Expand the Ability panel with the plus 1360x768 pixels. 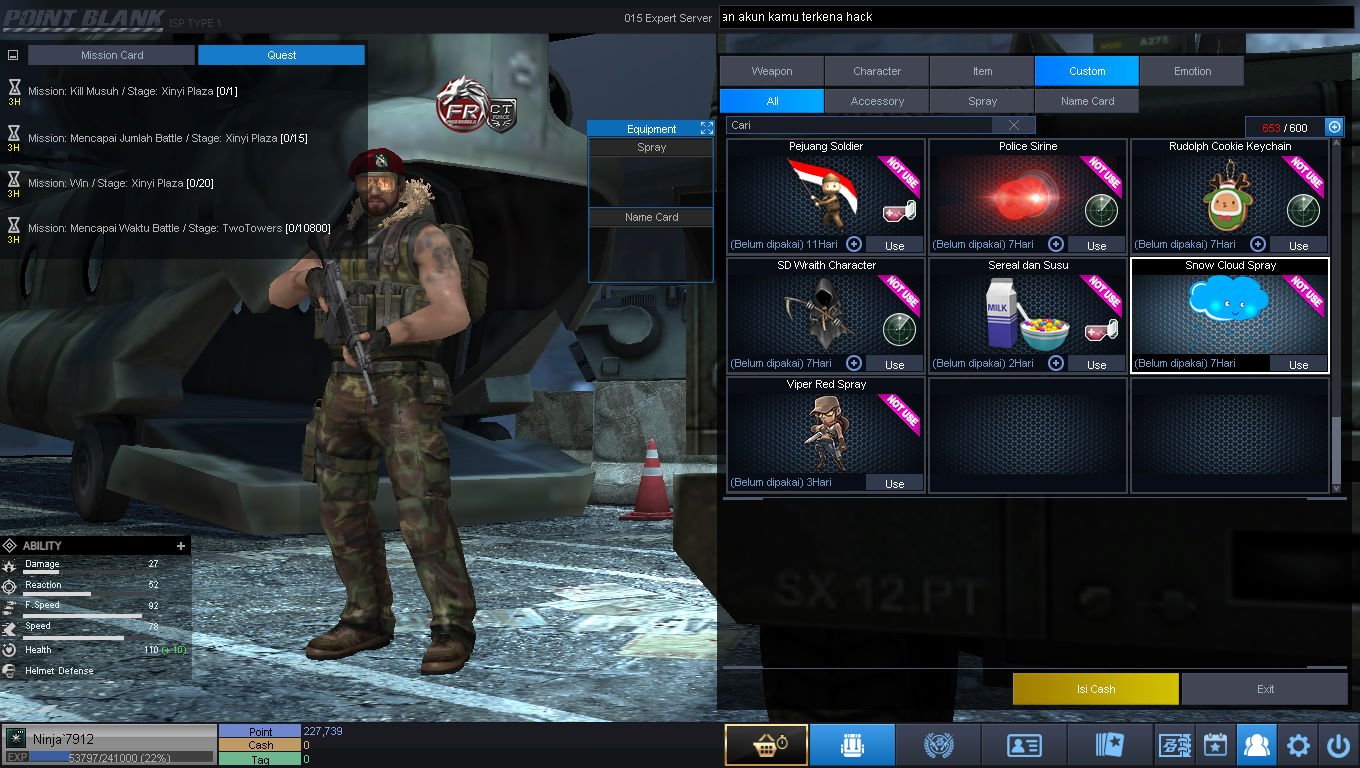point(181,546)
